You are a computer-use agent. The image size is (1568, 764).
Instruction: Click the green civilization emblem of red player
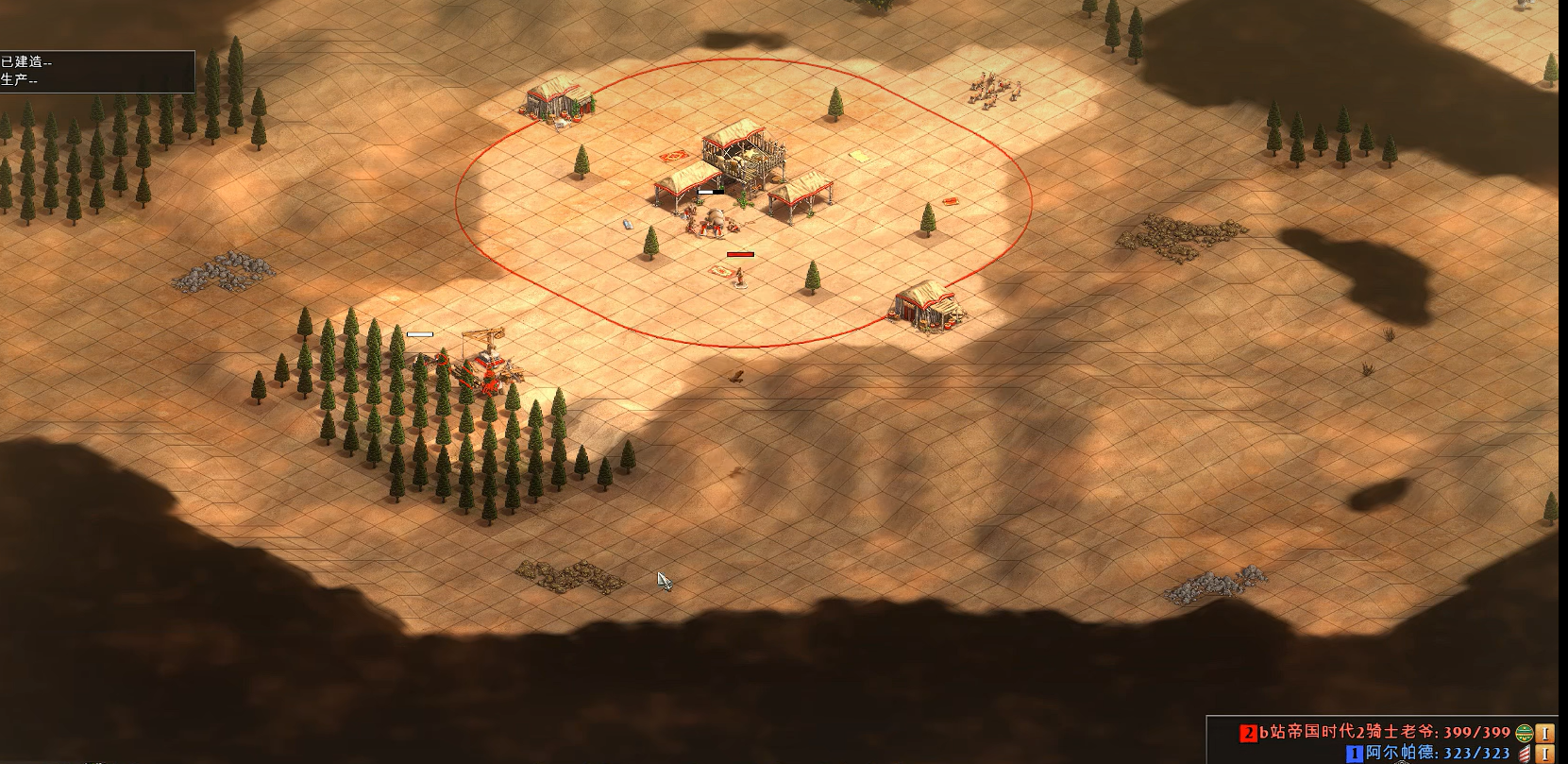(1524, 733)
